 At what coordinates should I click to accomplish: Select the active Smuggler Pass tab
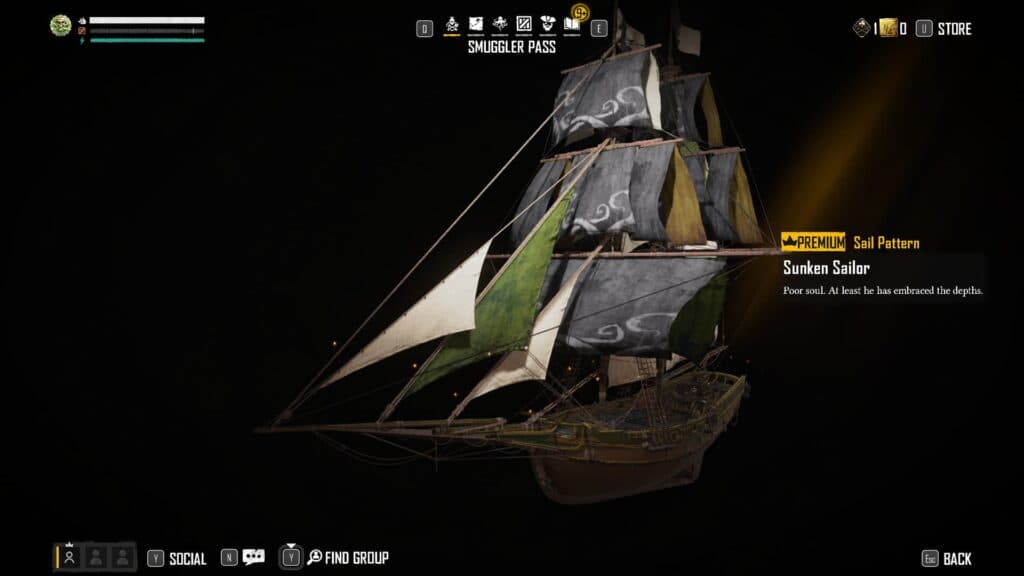452,24
